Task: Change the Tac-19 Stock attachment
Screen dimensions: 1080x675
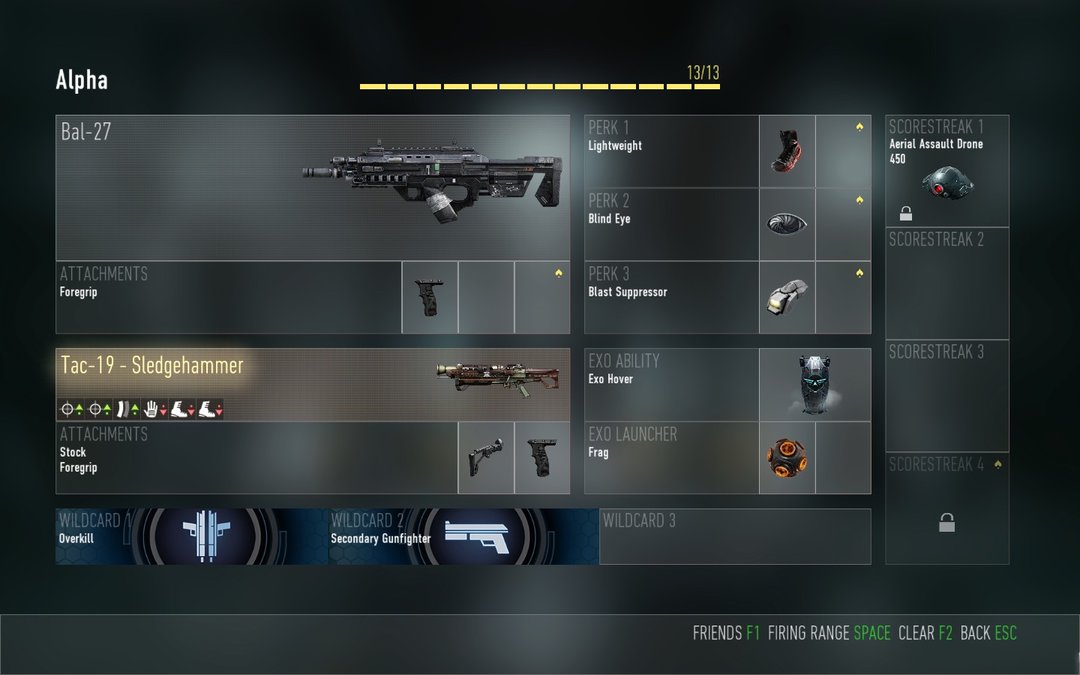Action: (486, 458)
